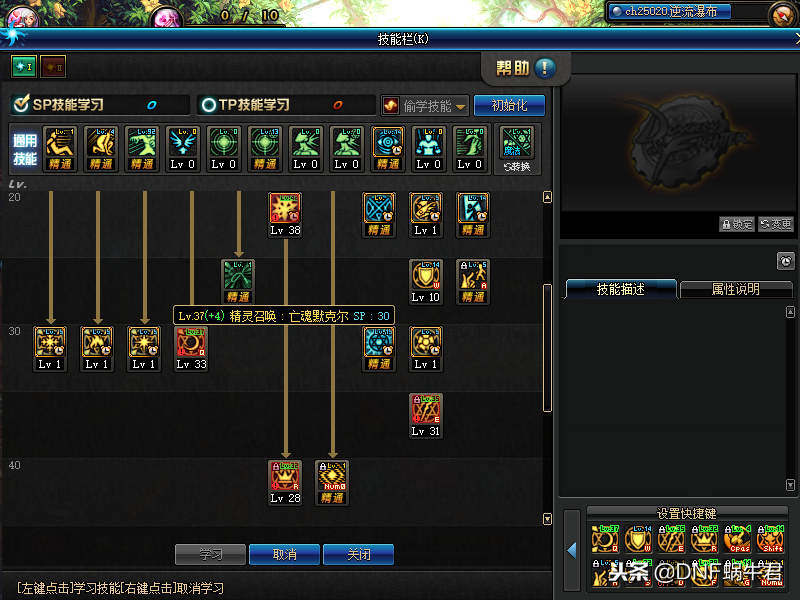
Task: Click the greyed 学习 learn button
Action: 210,554
